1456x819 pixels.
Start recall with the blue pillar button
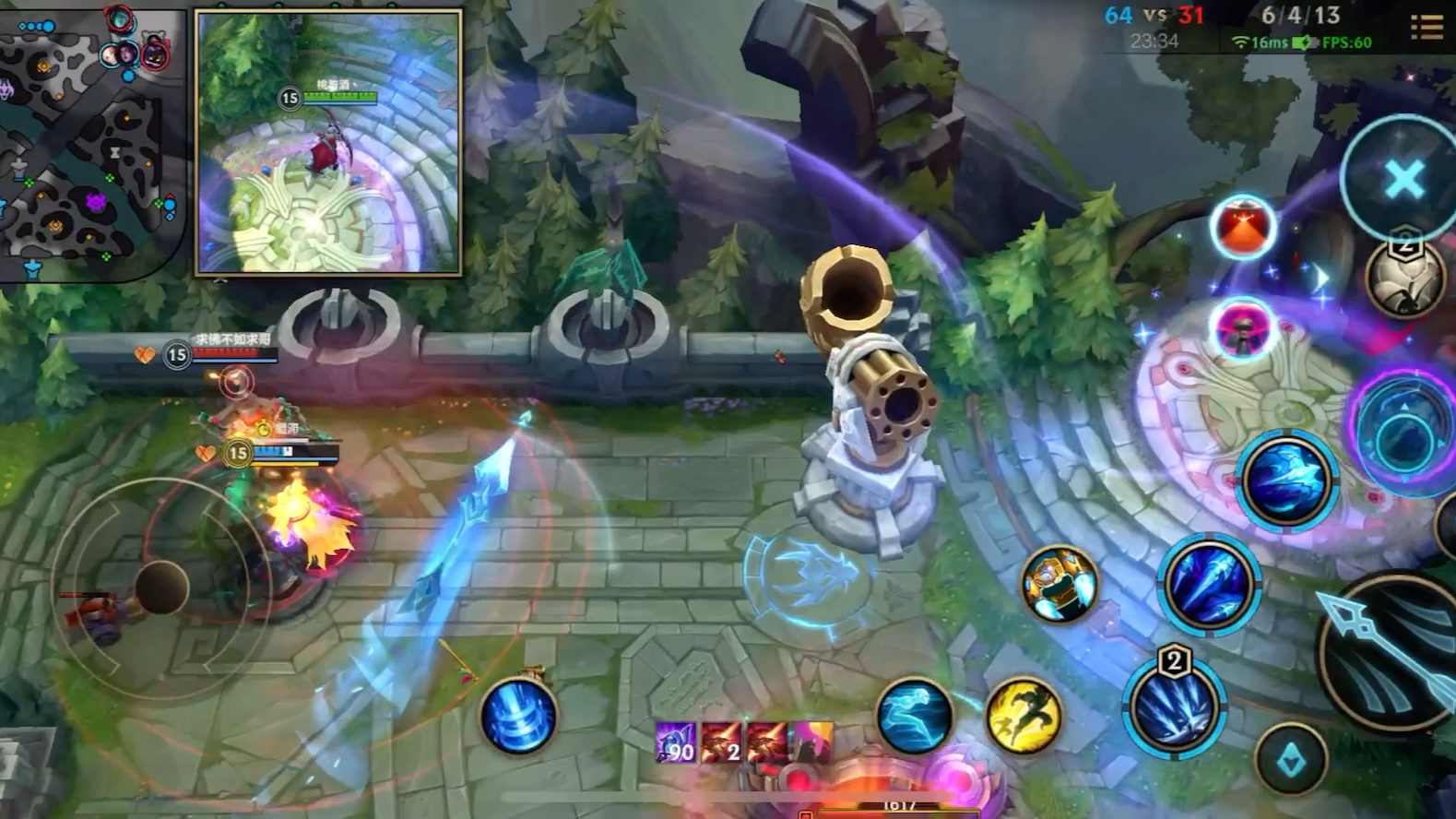coord(518,716)
